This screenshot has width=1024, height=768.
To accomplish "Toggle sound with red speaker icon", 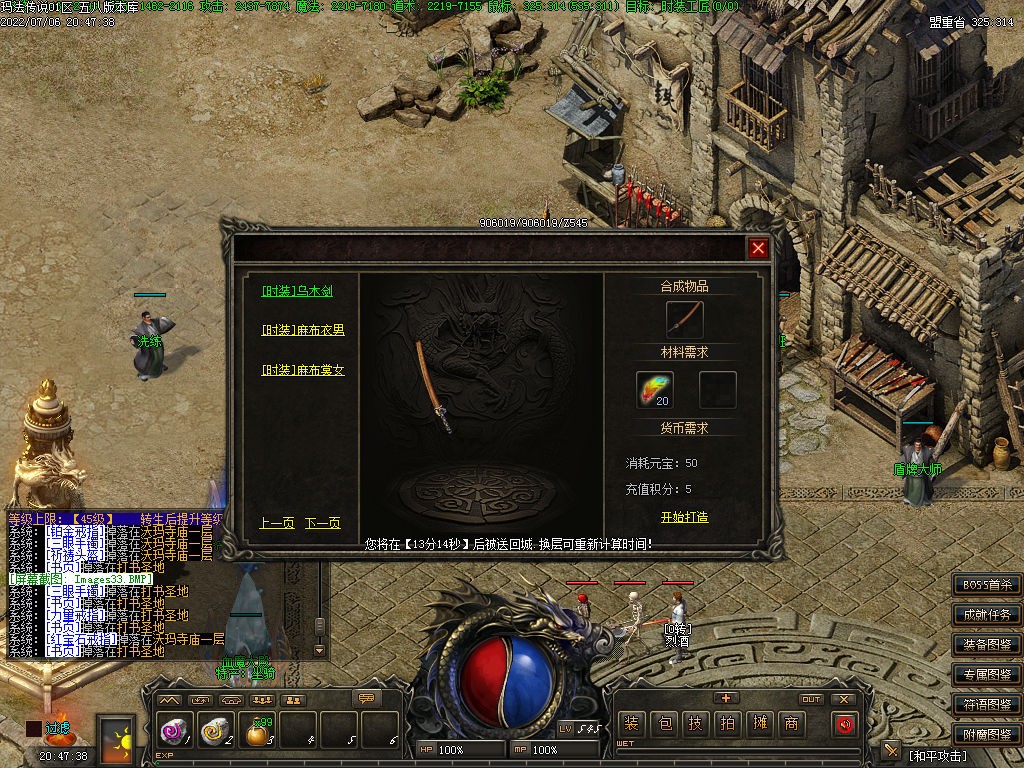I will pyautogui.click(x=845, y=723).
